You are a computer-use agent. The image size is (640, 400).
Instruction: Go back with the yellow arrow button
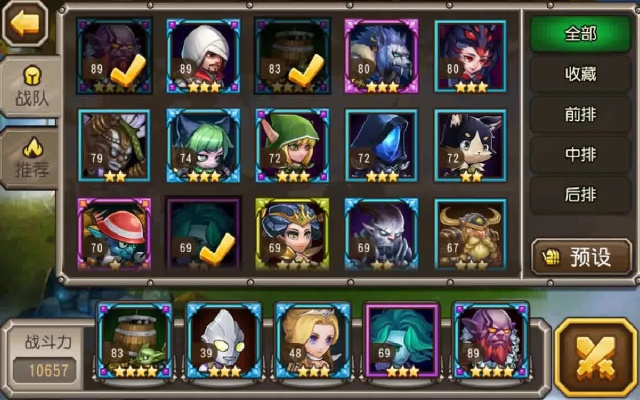click(x=25, y=22)
